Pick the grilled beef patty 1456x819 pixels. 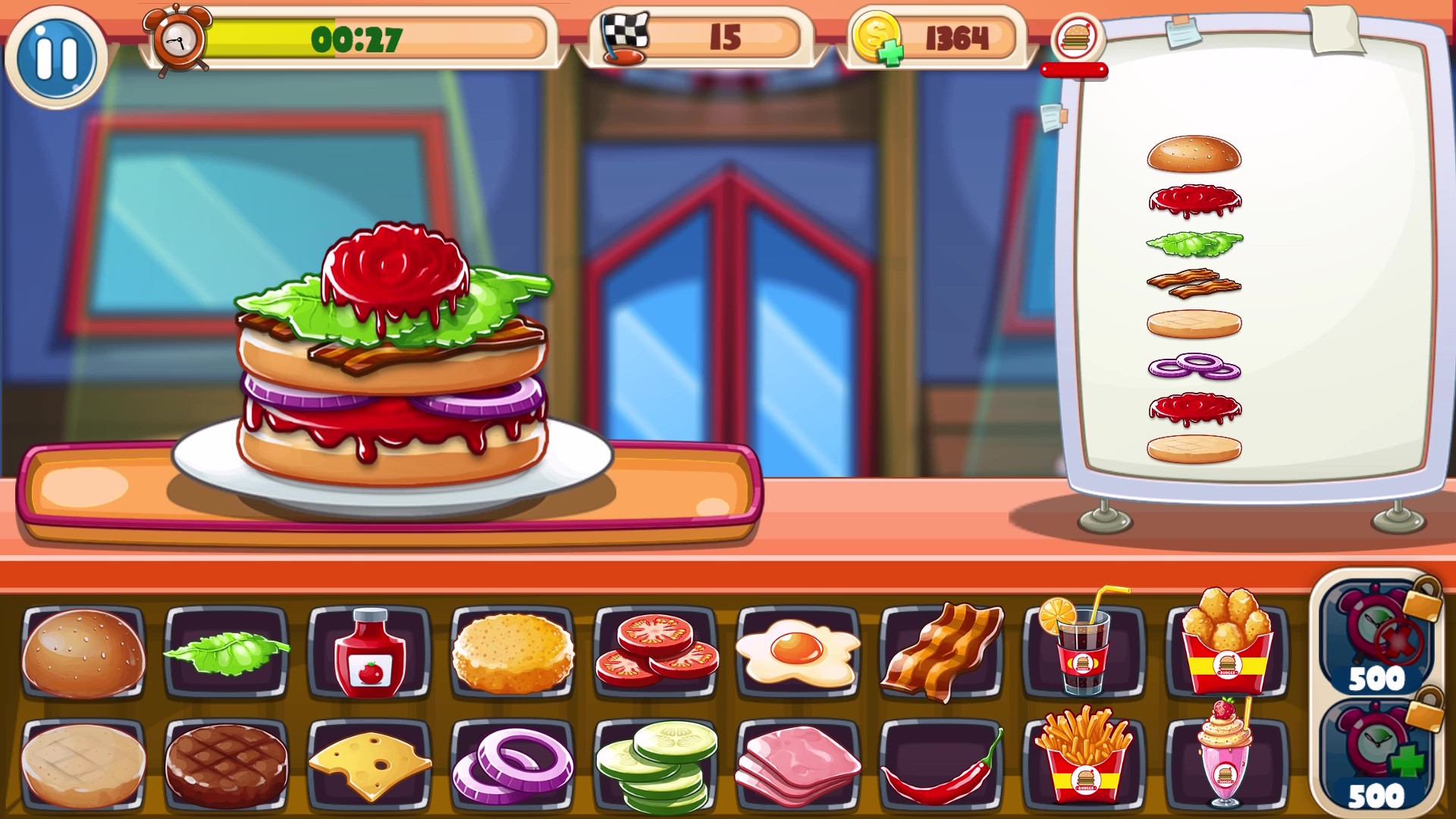pos(225,764)
